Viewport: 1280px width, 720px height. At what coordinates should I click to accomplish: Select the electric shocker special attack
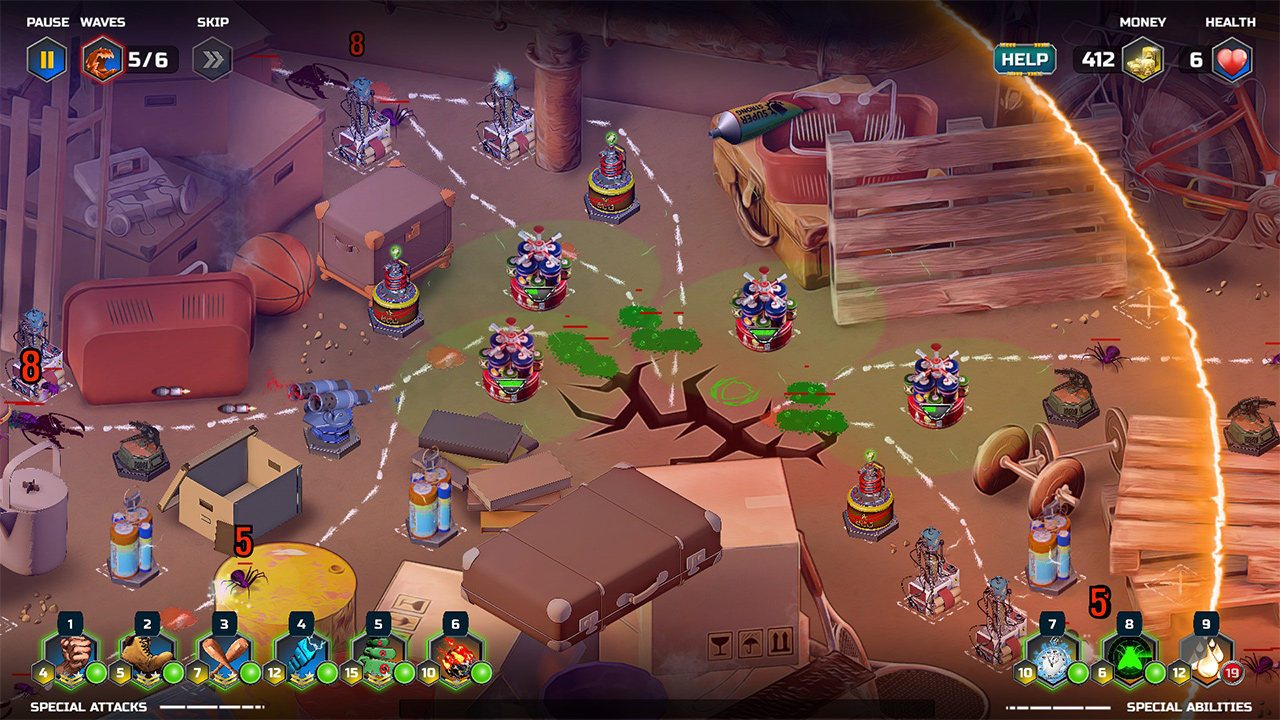click(x=301, y=658)
